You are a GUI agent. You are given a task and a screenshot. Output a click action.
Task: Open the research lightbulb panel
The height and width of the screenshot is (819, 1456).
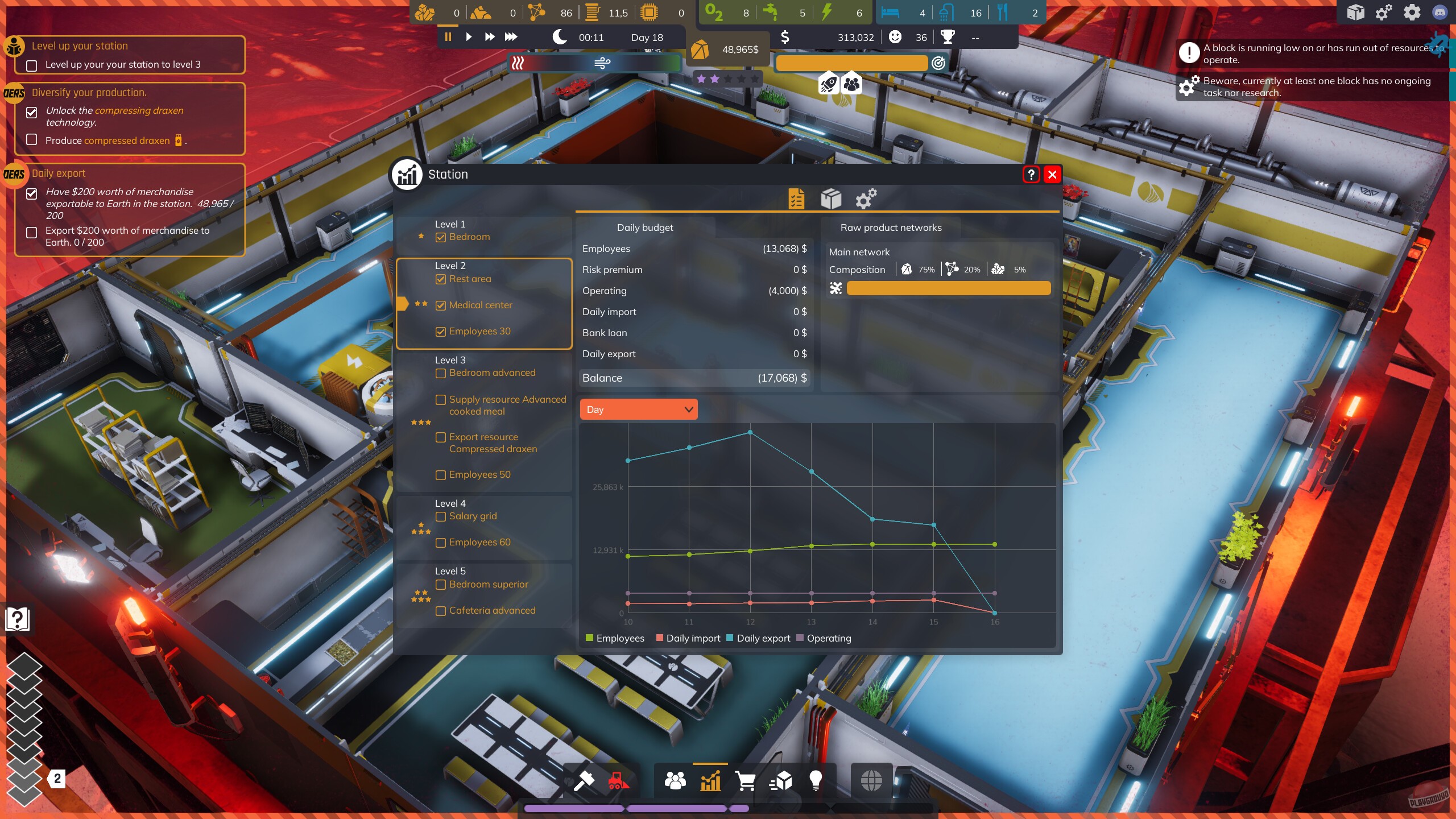[x=816, y=781]
